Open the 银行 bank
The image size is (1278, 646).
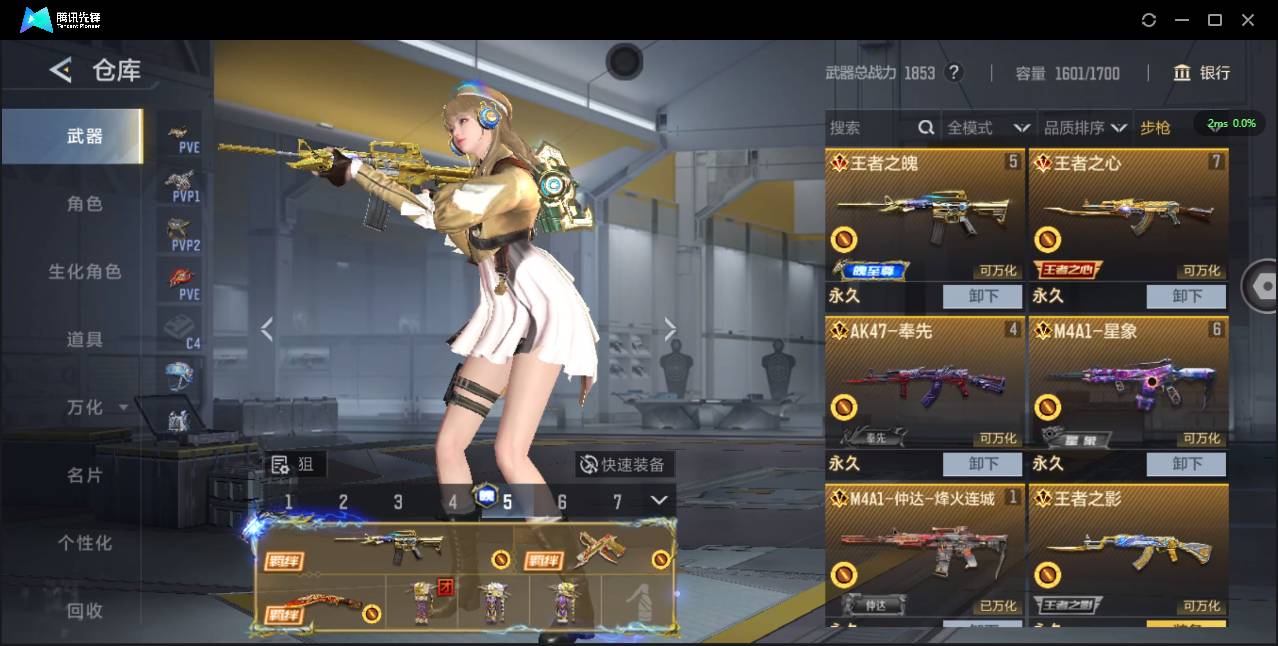[x=1202, y=73]
